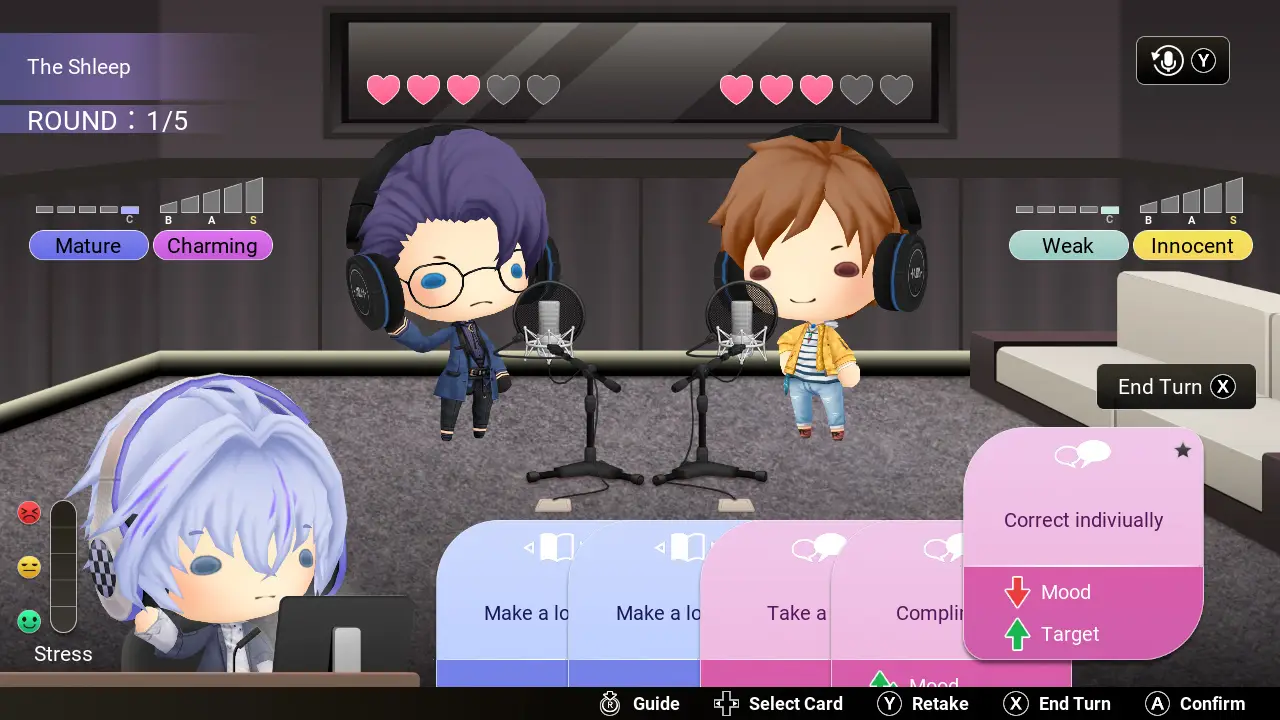This screenshot has height=720, width=1280.
Task: Click the green Target up arrow on card
Action: [x=1018, y=634]
